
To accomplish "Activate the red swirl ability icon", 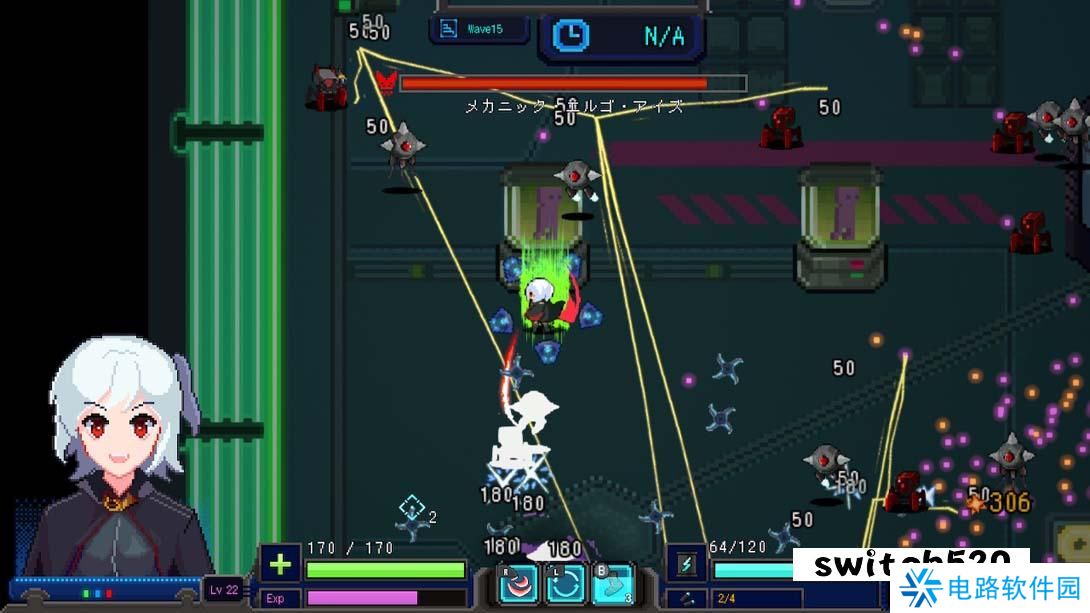I will [x=519, y=584].
